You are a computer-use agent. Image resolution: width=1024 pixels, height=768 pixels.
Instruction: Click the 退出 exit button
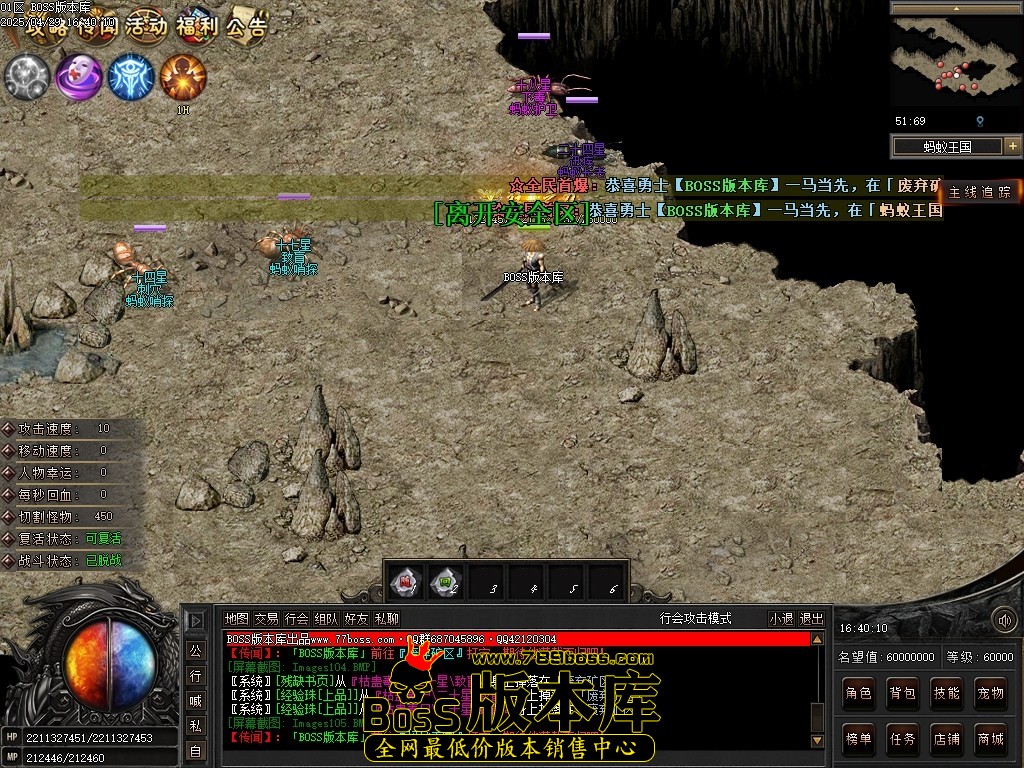[x=812, y=619]
